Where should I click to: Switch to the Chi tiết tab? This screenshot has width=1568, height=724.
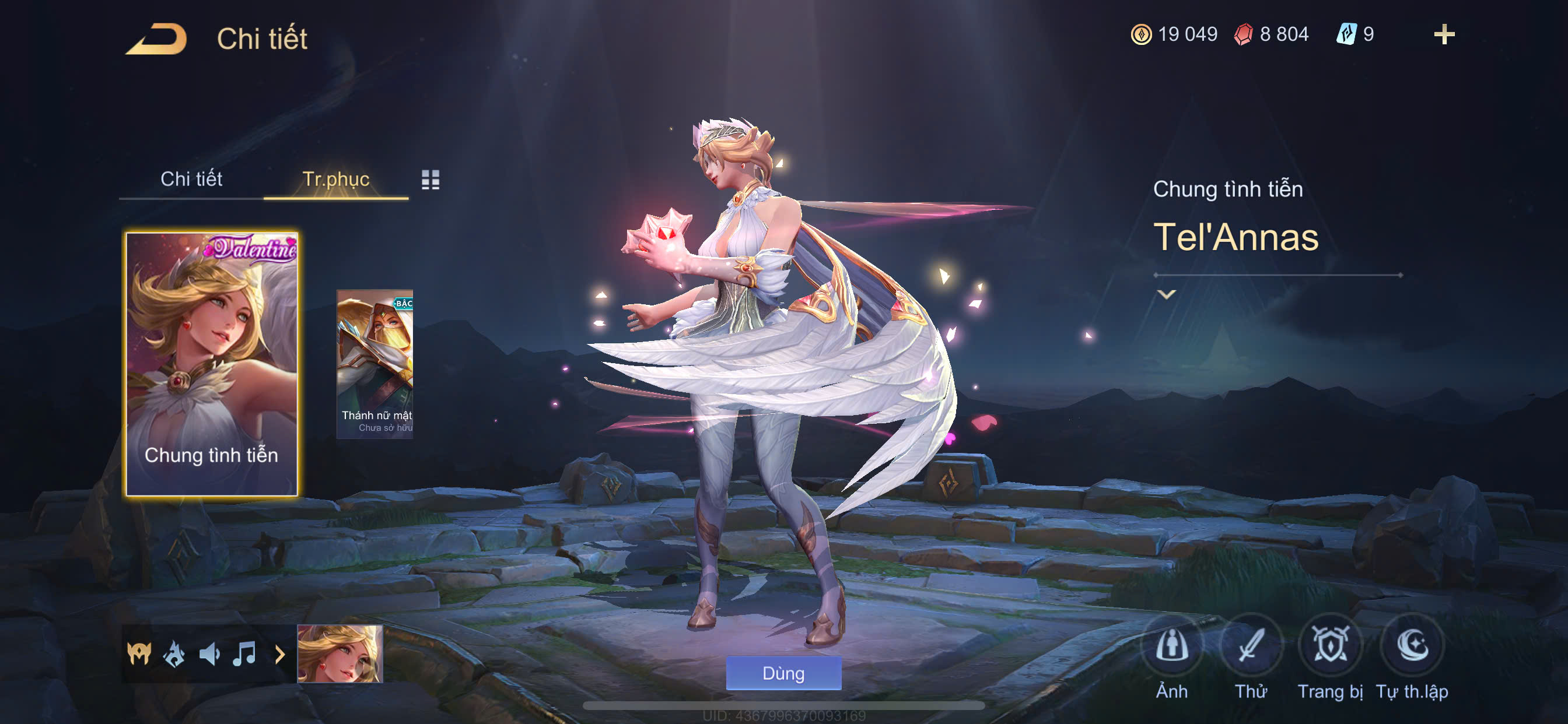[191, 179]
